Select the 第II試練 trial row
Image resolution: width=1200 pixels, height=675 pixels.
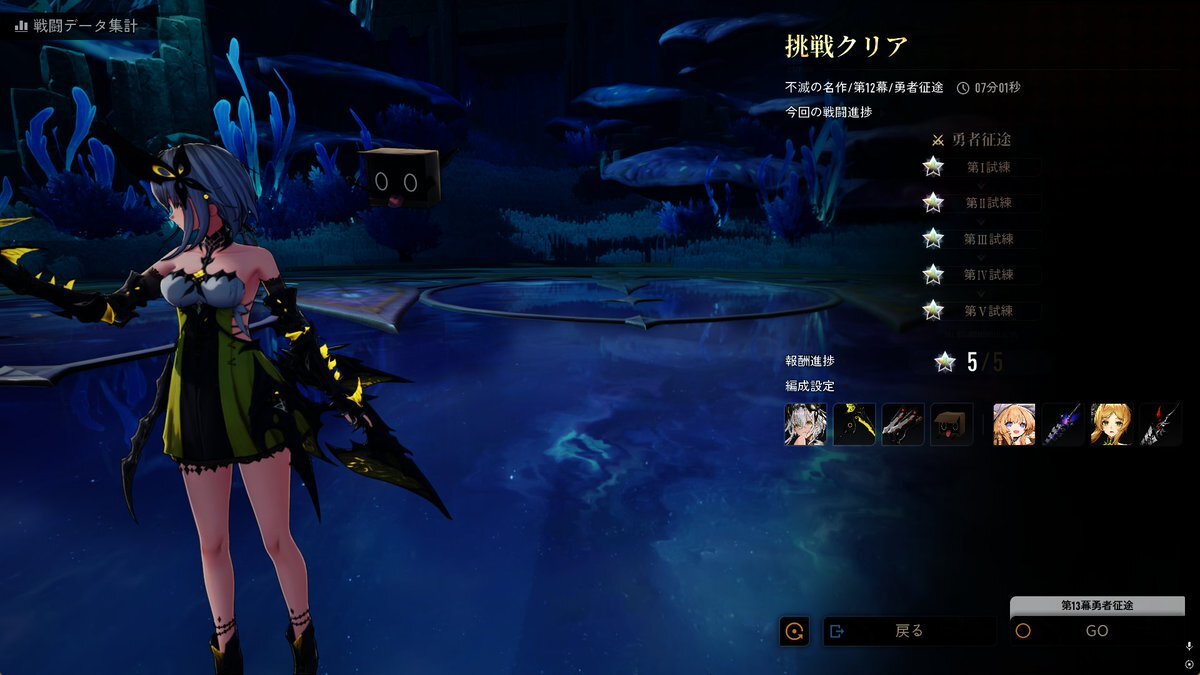(988, 203)
